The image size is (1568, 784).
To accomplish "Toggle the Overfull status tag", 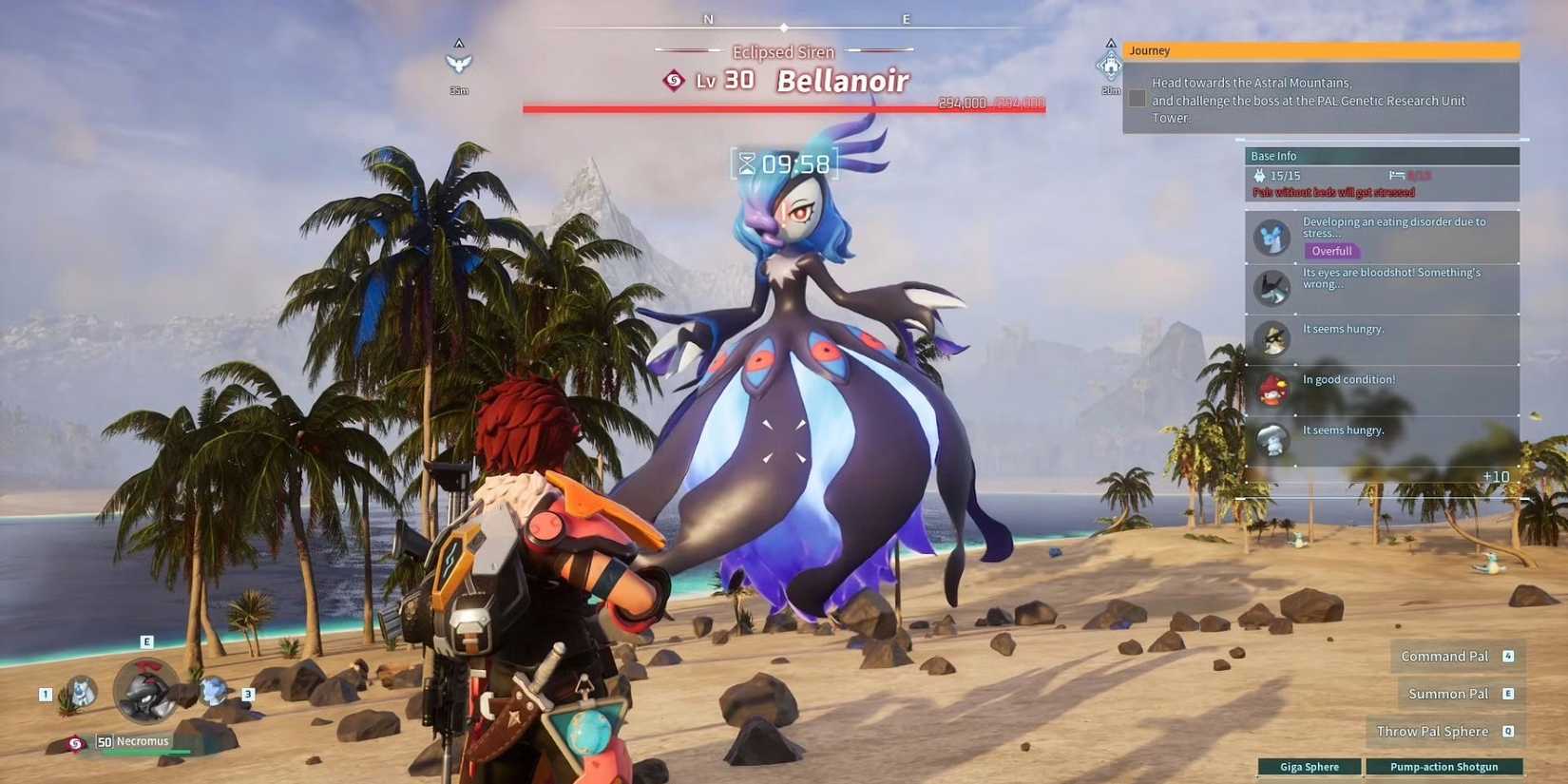I will [x=1331, y=251].
